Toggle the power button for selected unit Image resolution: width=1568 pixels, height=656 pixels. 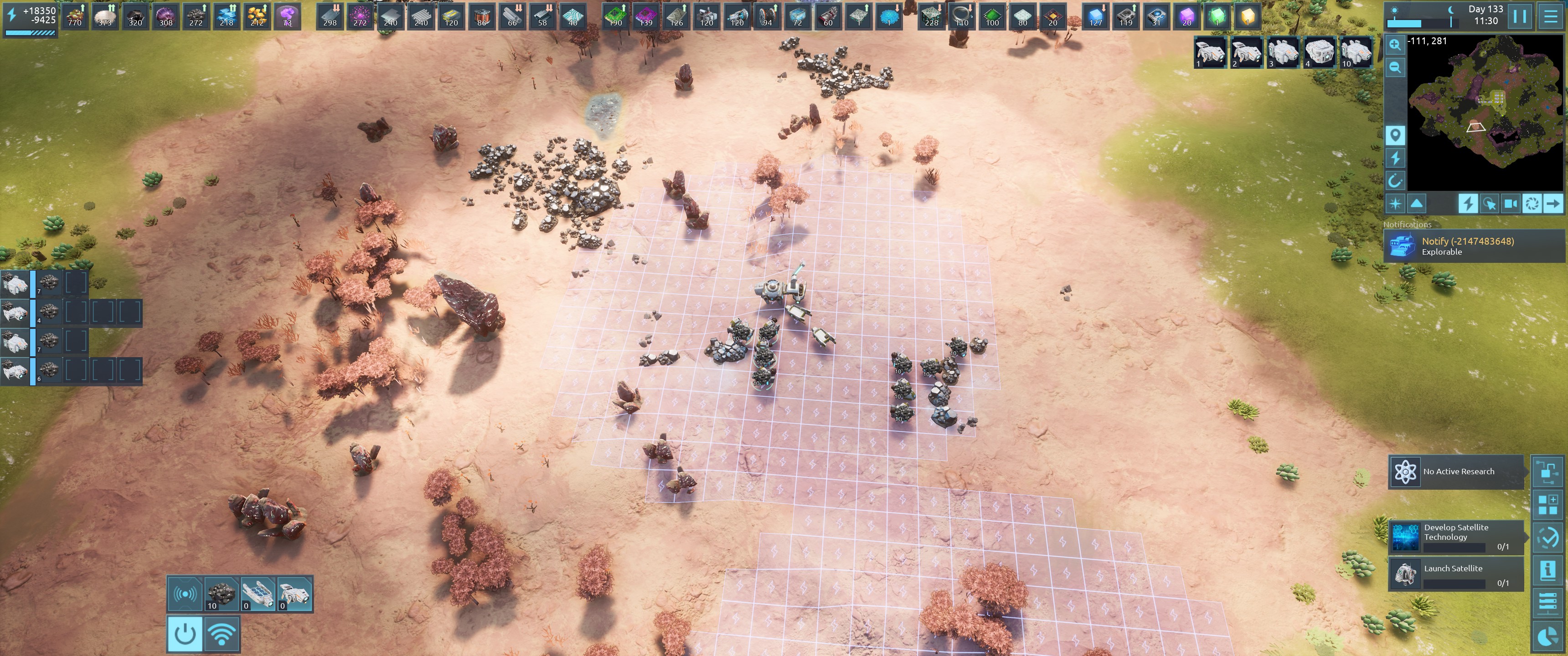point(185,634)
